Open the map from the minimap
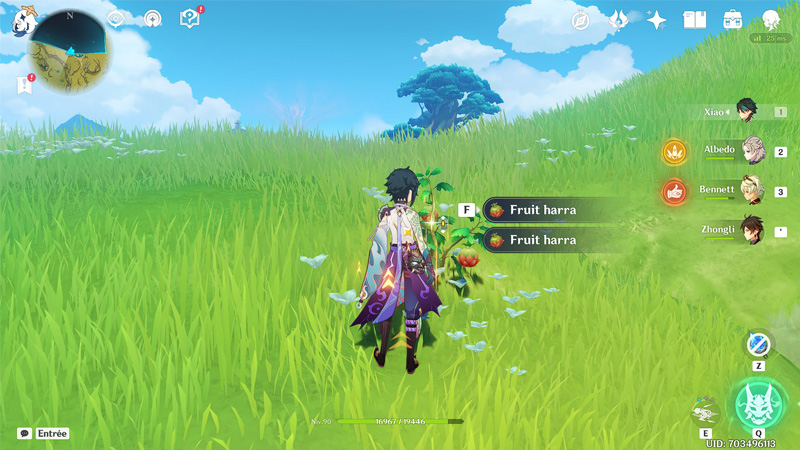 (x=70, y=50)
